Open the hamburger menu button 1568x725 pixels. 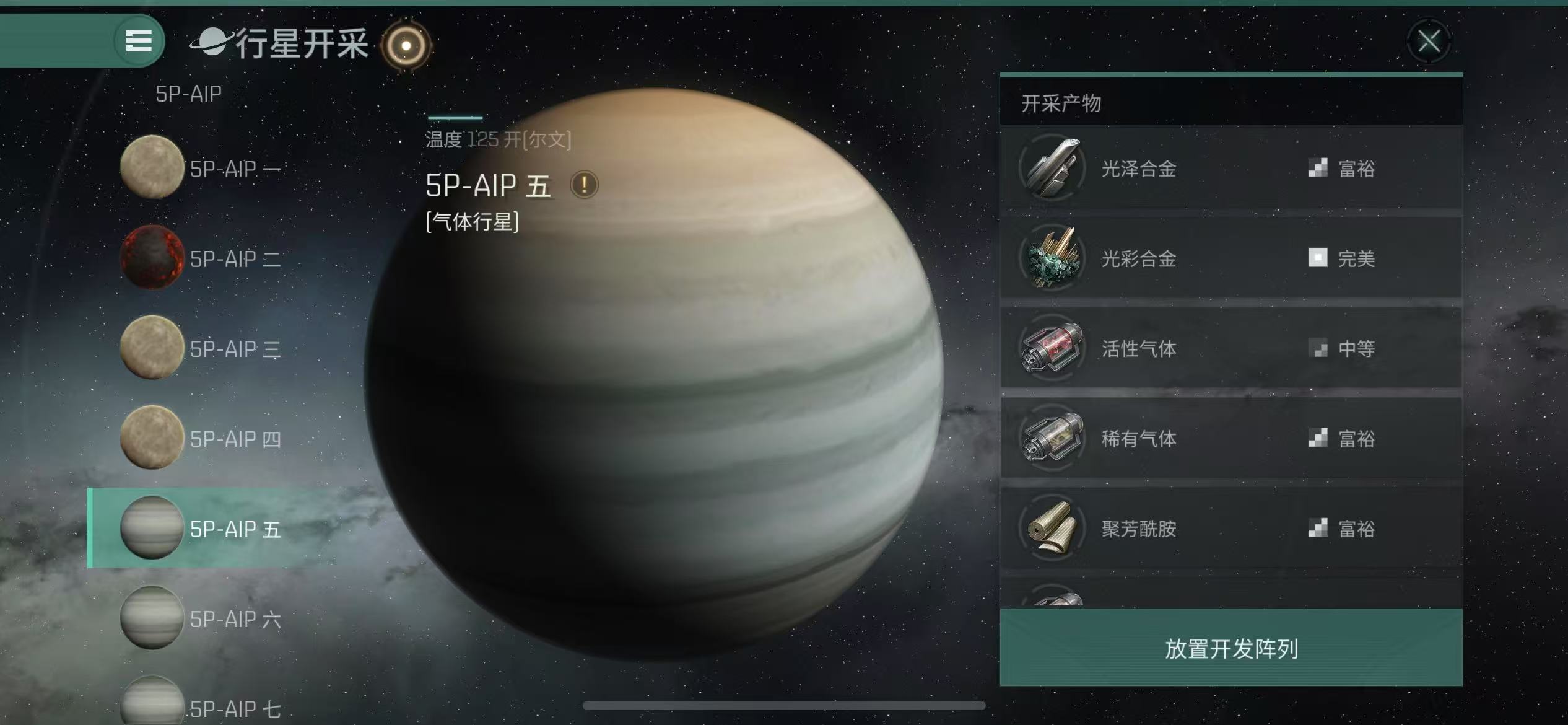pyautogui.click(x=139, y=42)
